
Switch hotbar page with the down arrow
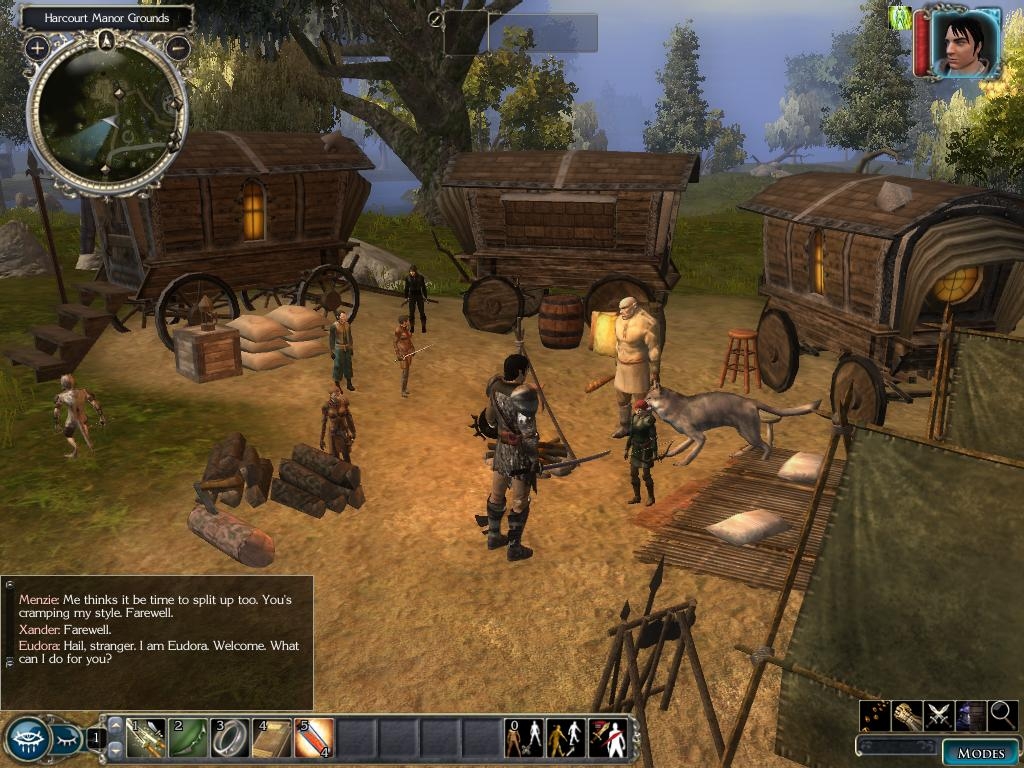tap(115, 749)
